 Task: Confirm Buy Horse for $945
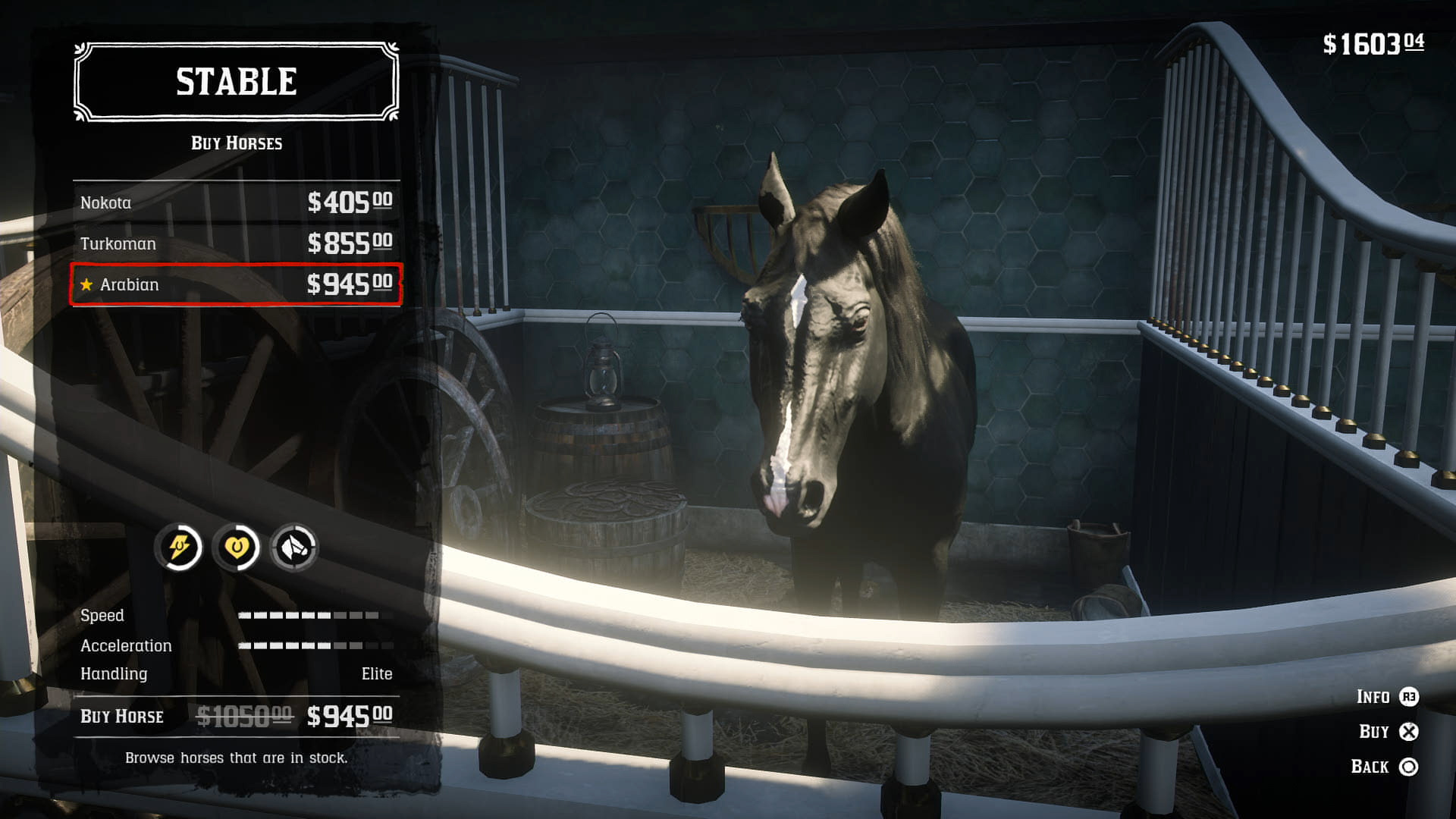coord(236,716)
